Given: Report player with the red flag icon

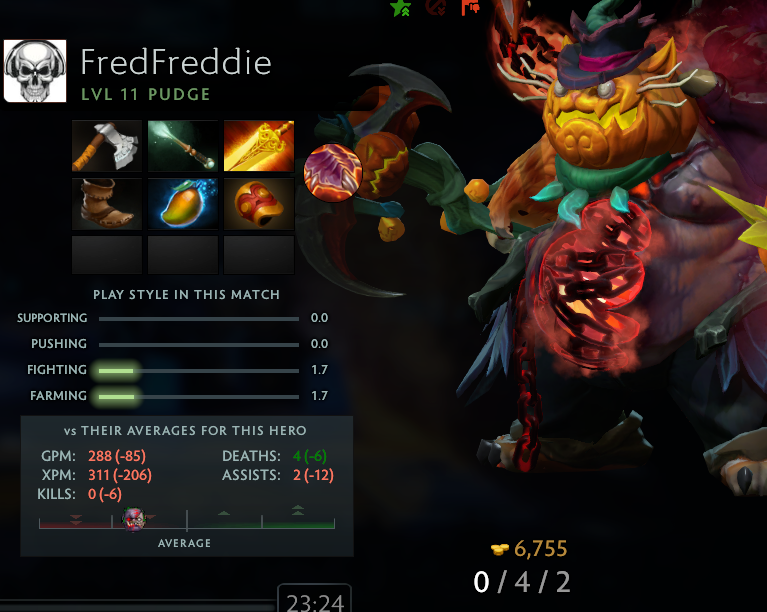Looking at the screenshot, I should point(470,6).
